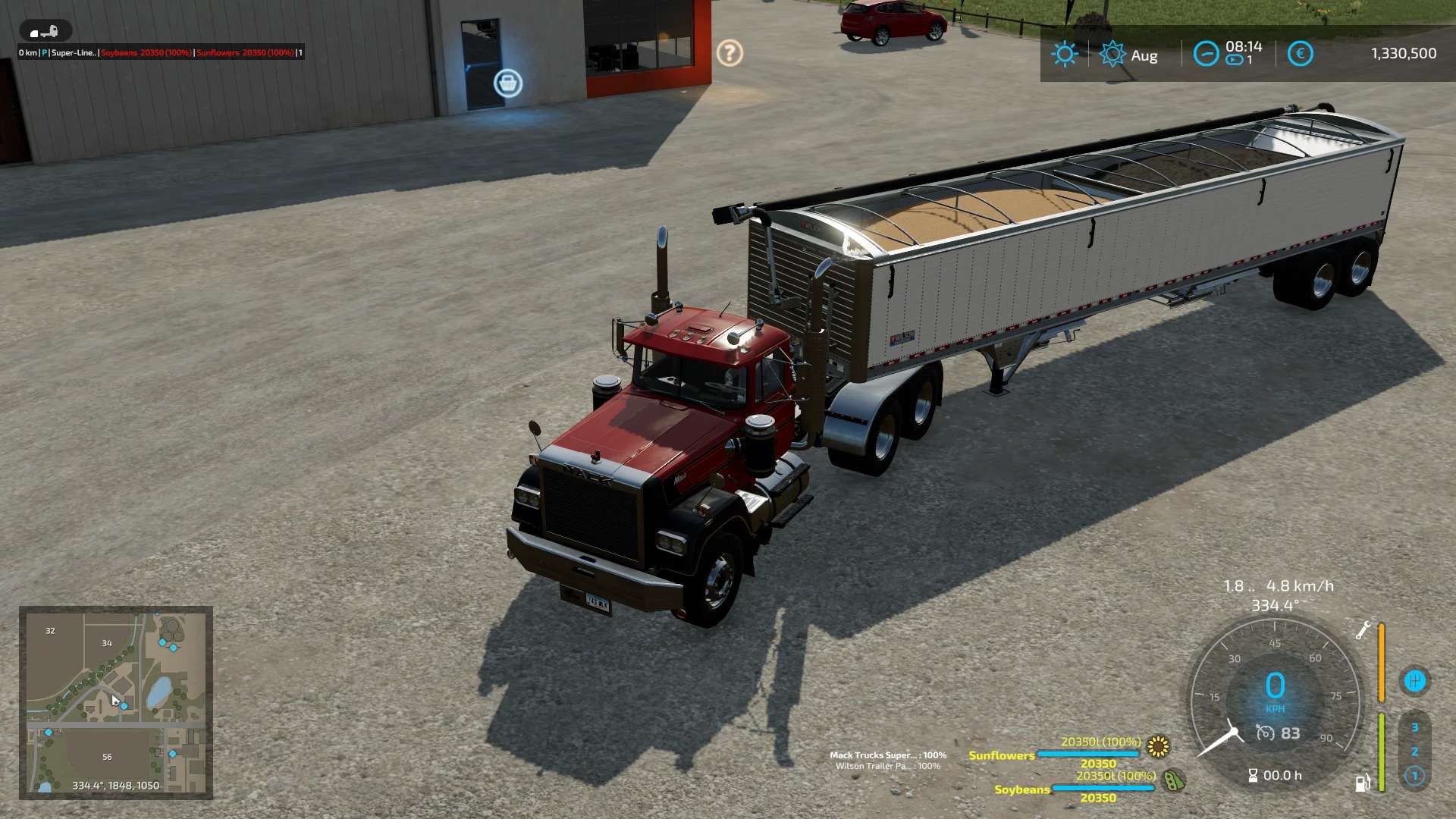
Task: Toggle the cruise control speed icon
Action: (1265, 733)
